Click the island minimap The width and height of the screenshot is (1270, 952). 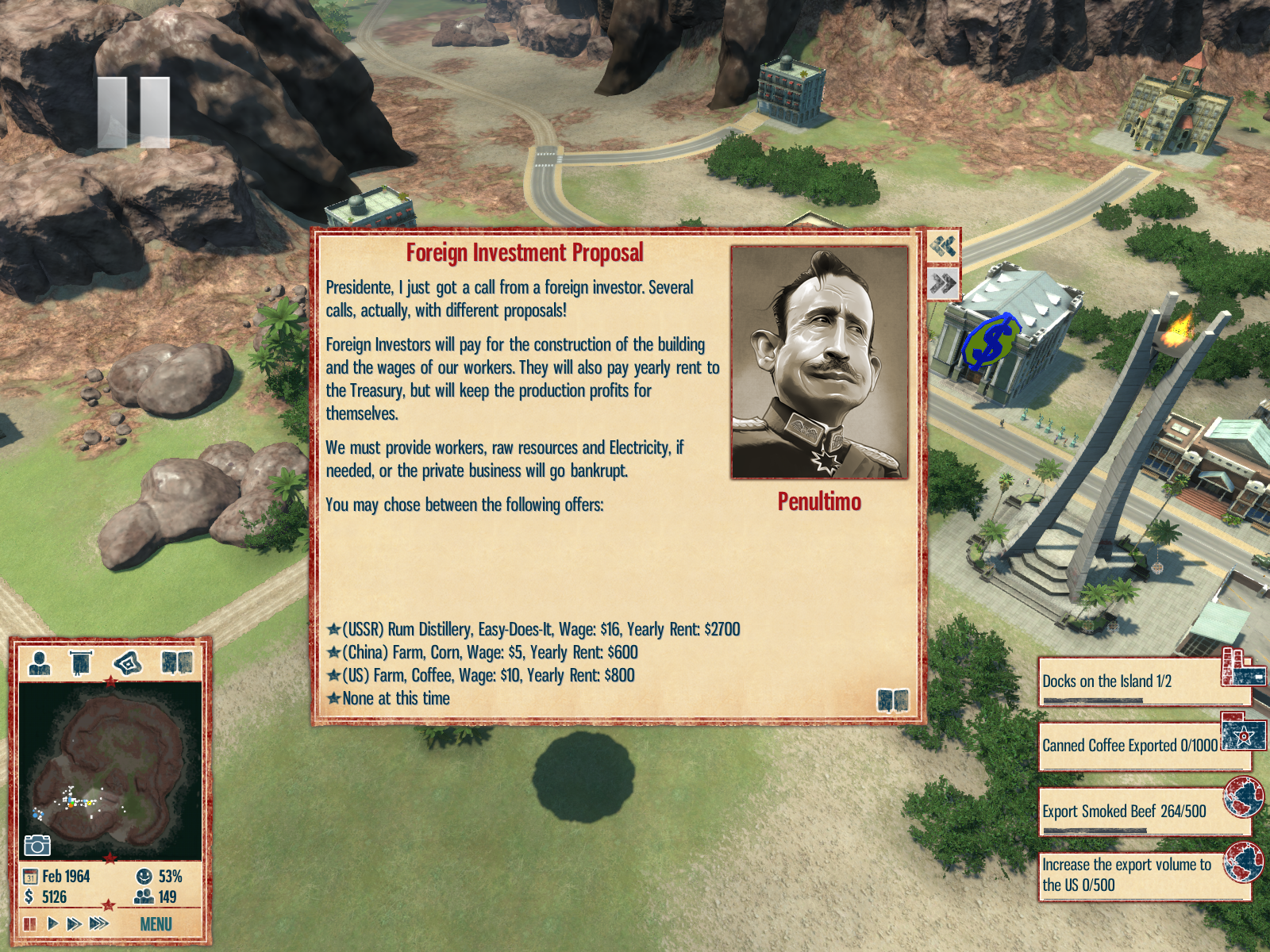(x=110, y=770)
